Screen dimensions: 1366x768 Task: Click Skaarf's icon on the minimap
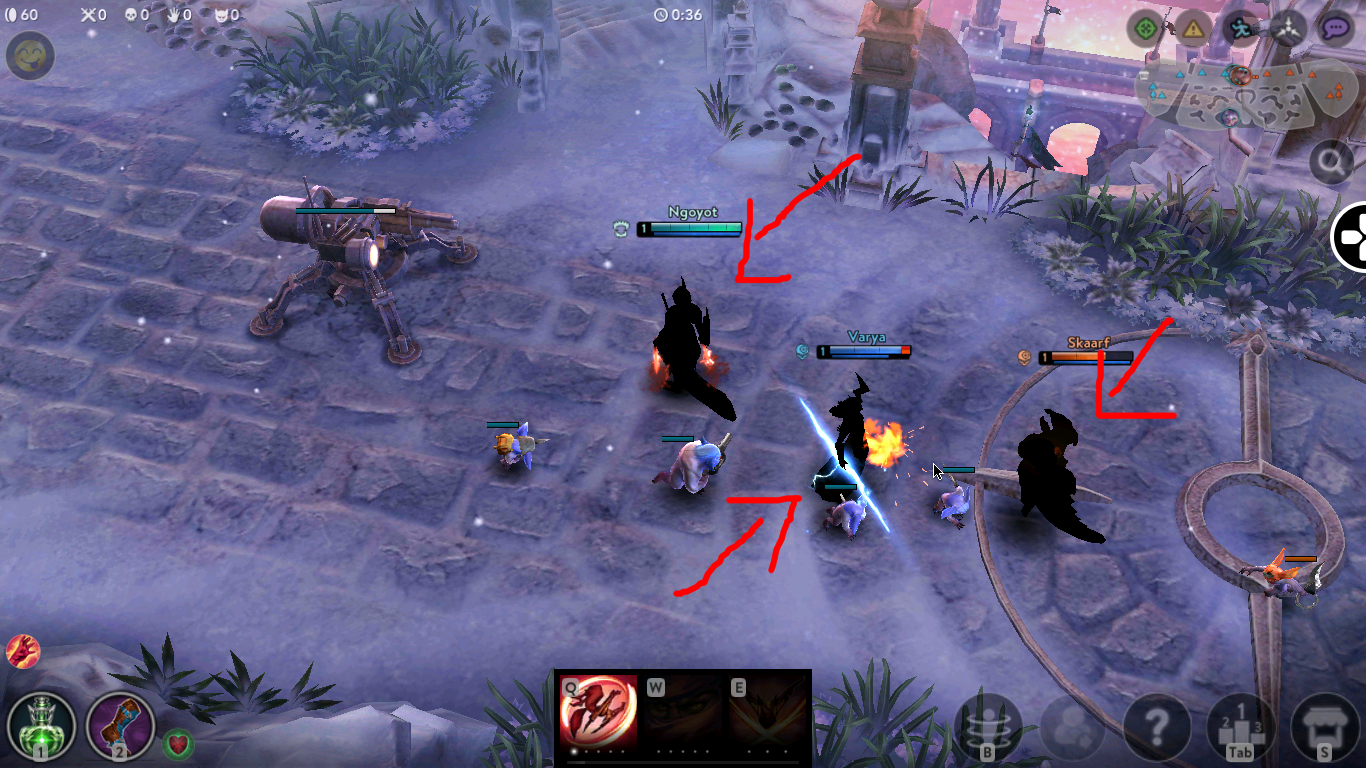tap(1241, 75)
